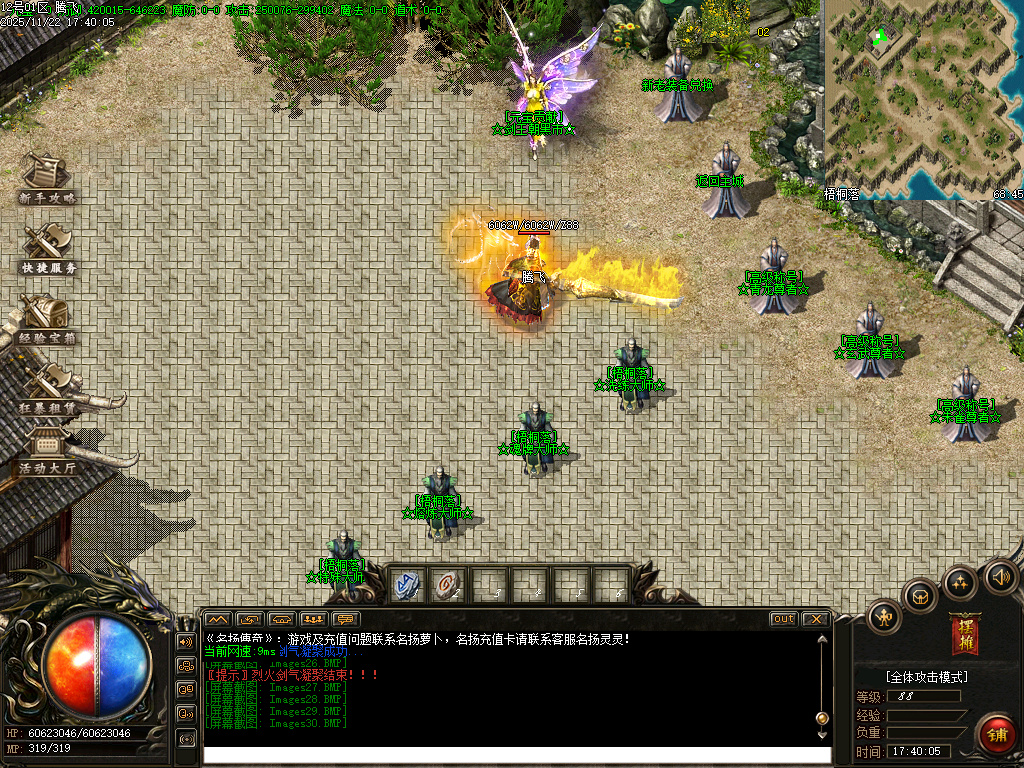
Task: Open the bag inventory icon
Action: tap(920, 597)
